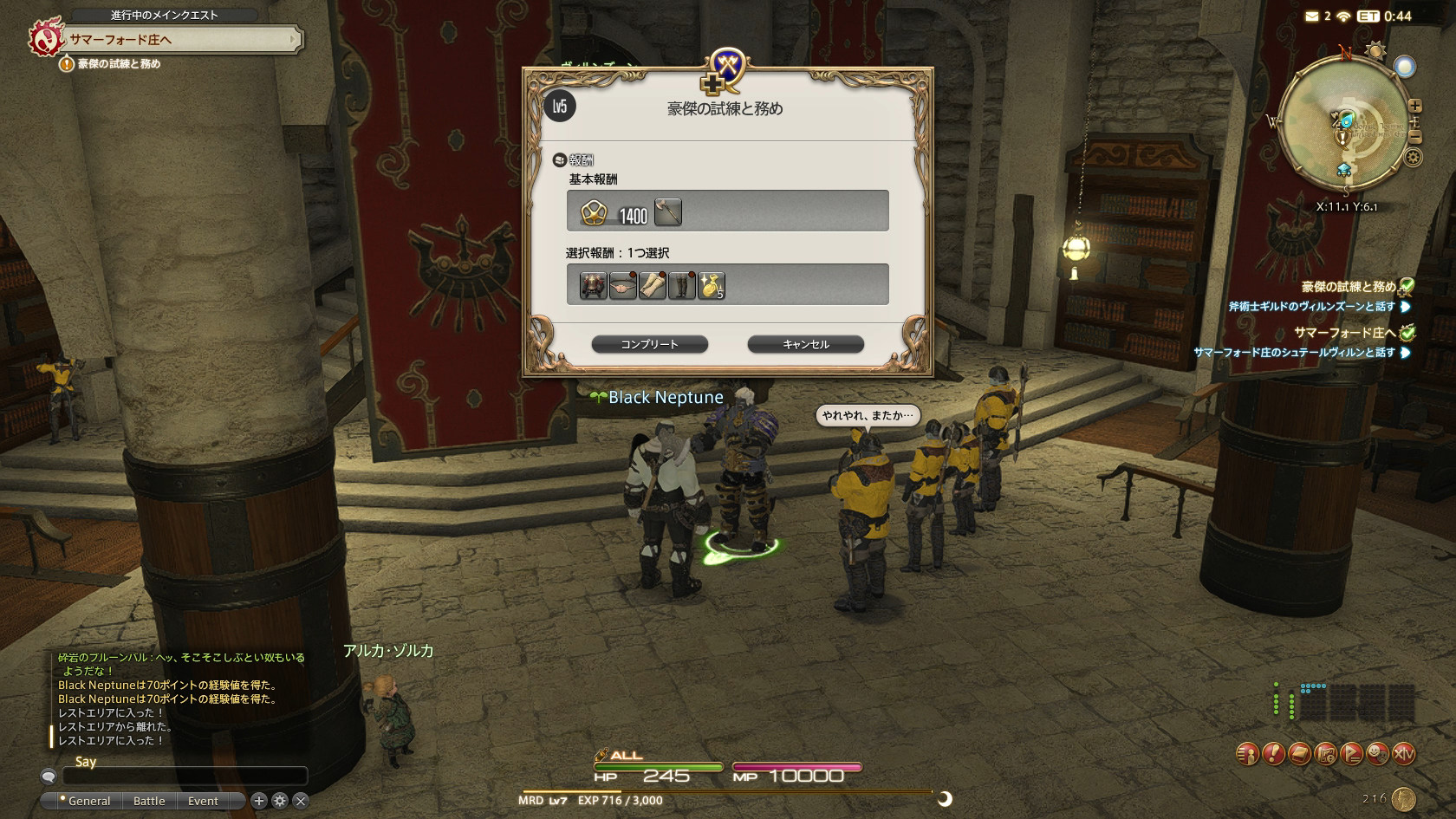
Task: Choose the leather belt reward
Action: coord(622,285)
